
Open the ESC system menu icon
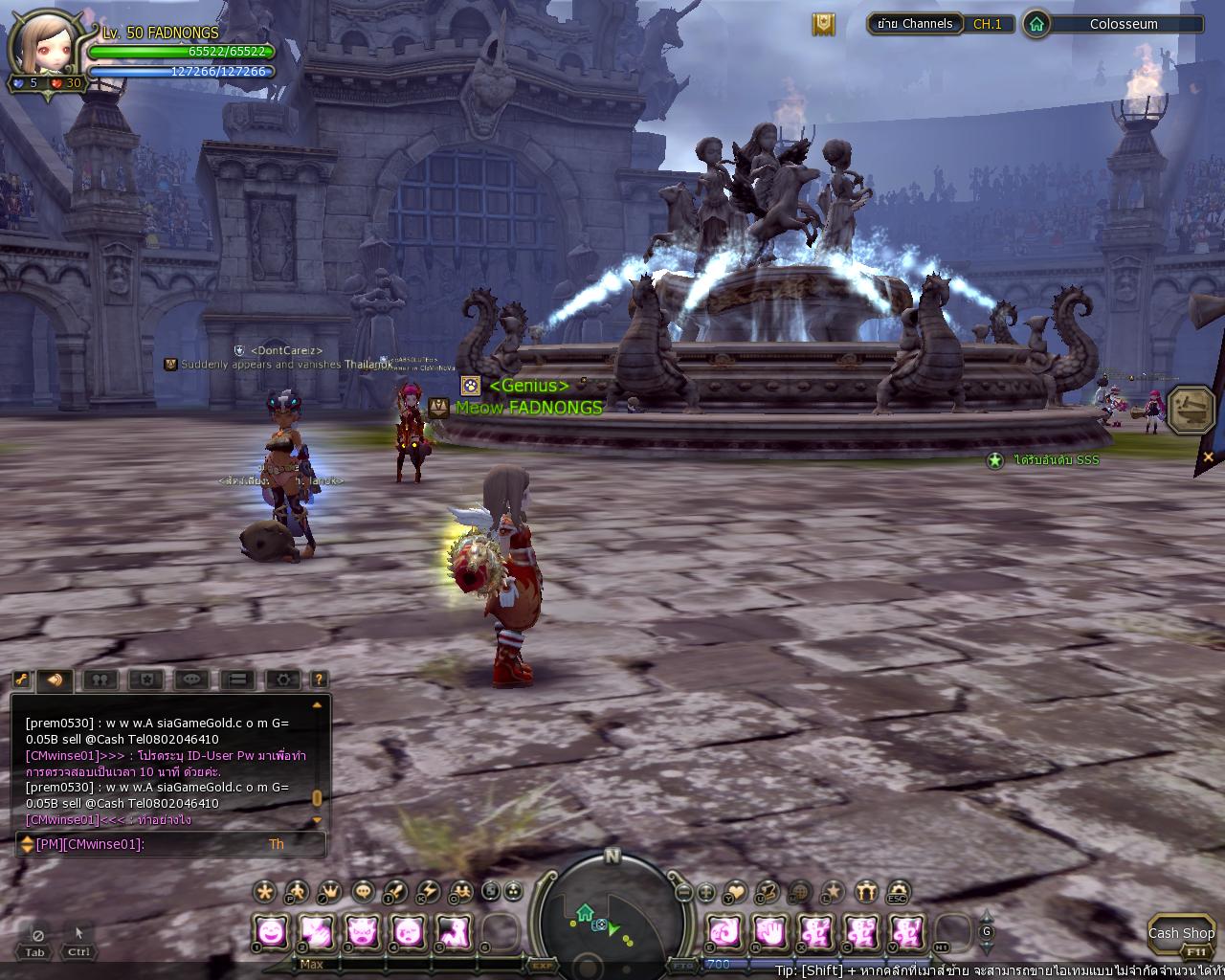coord(898,892)
